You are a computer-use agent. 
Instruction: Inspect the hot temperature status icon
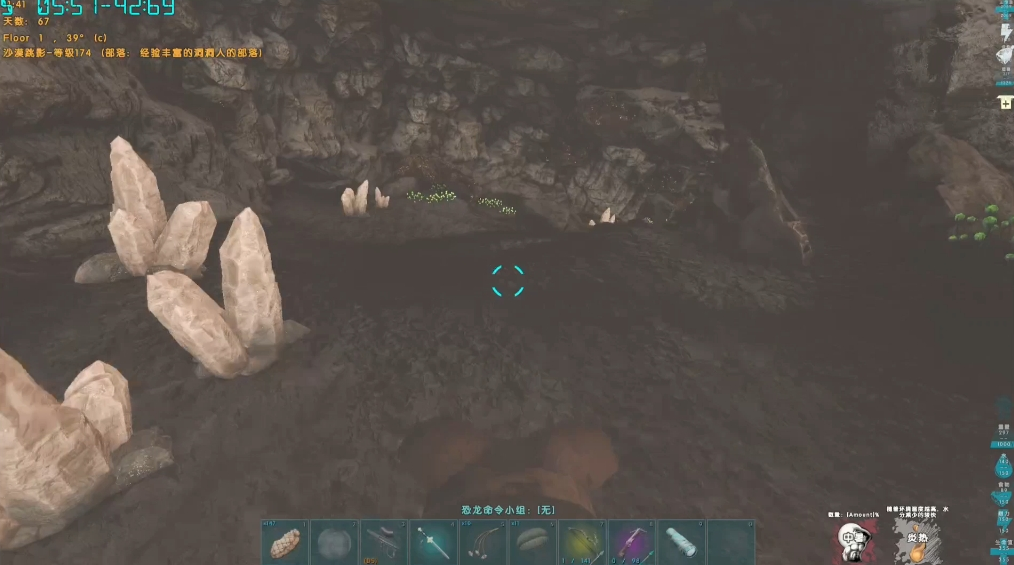pos(917,541)
